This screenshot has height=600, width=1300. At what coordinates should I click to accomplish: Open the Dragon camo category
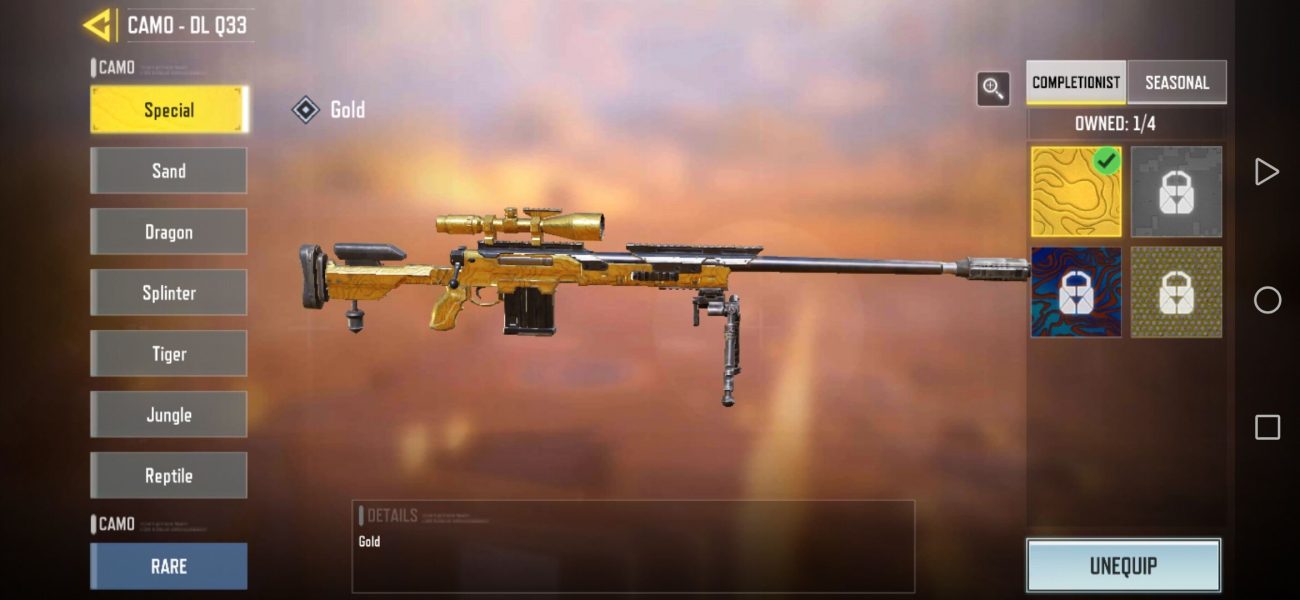coord(168,232)
